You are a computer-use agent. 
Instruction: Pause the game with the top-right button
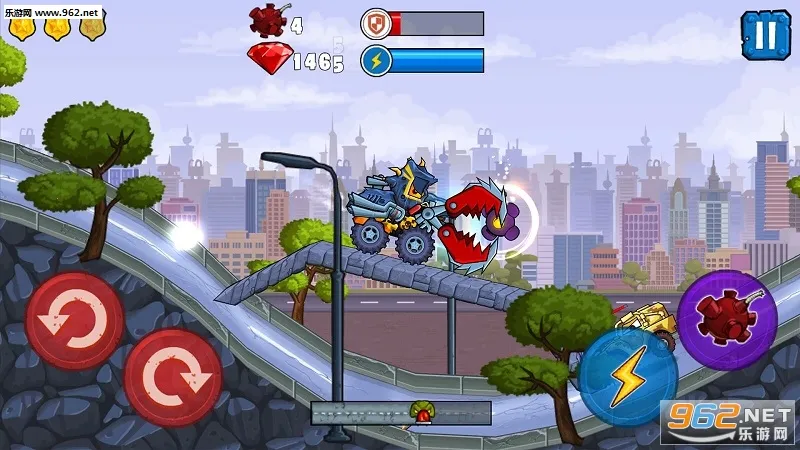click(765, 35)
